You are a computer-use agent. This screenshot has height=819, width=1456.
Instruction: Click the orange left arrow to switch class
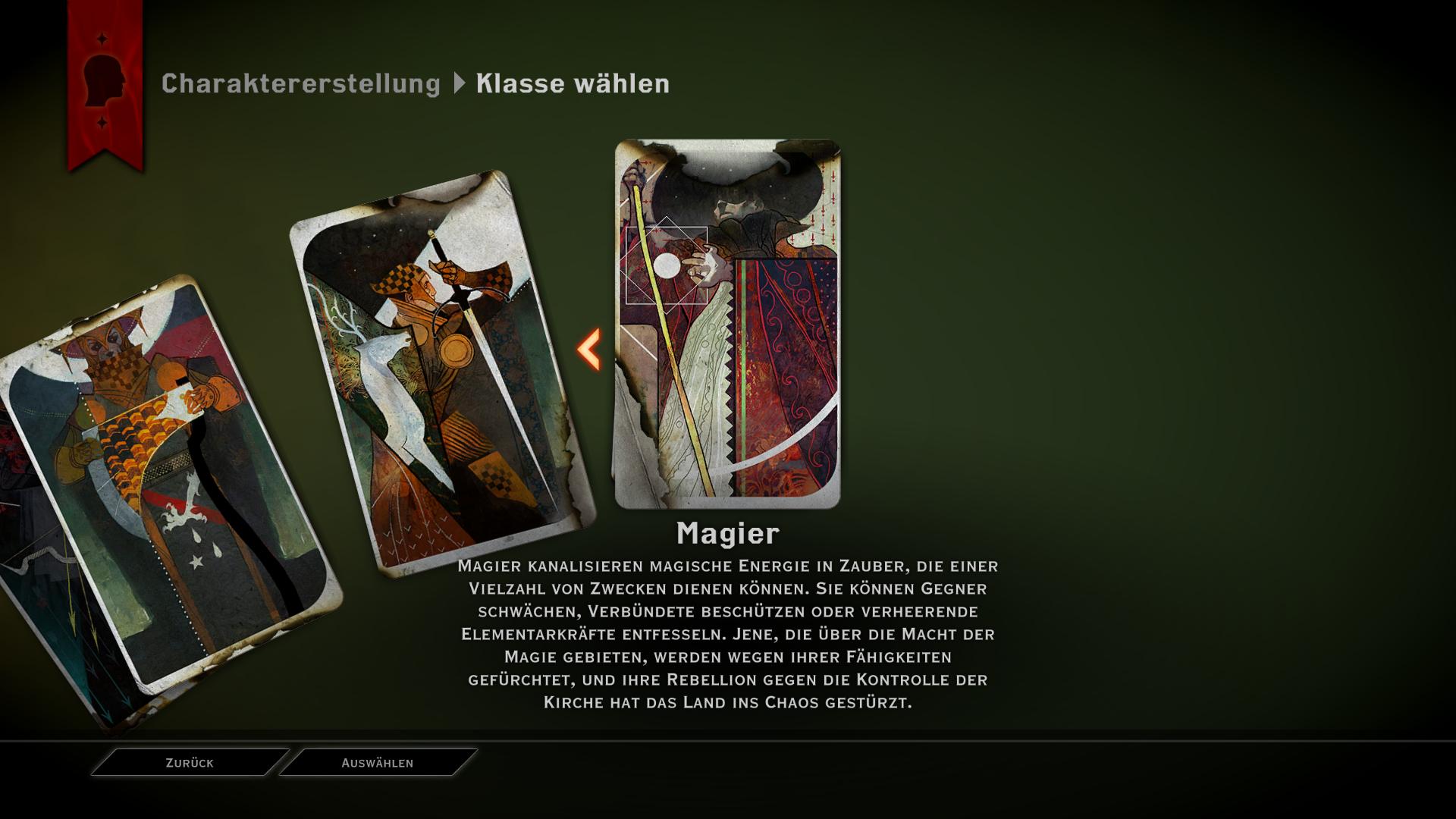(589, 350)
